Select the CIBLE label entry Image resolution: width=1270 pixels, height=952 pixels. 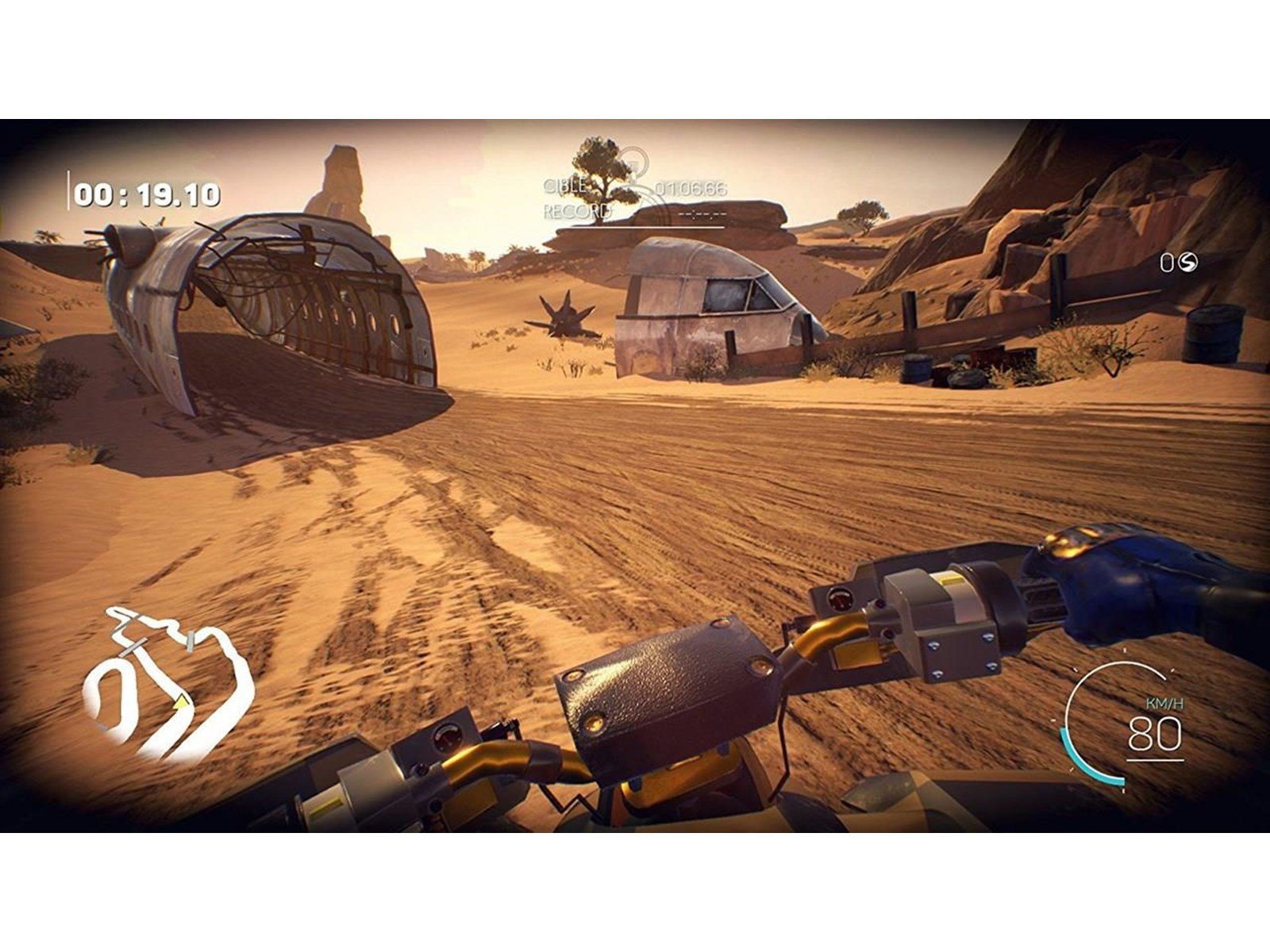tap(564, 186)
